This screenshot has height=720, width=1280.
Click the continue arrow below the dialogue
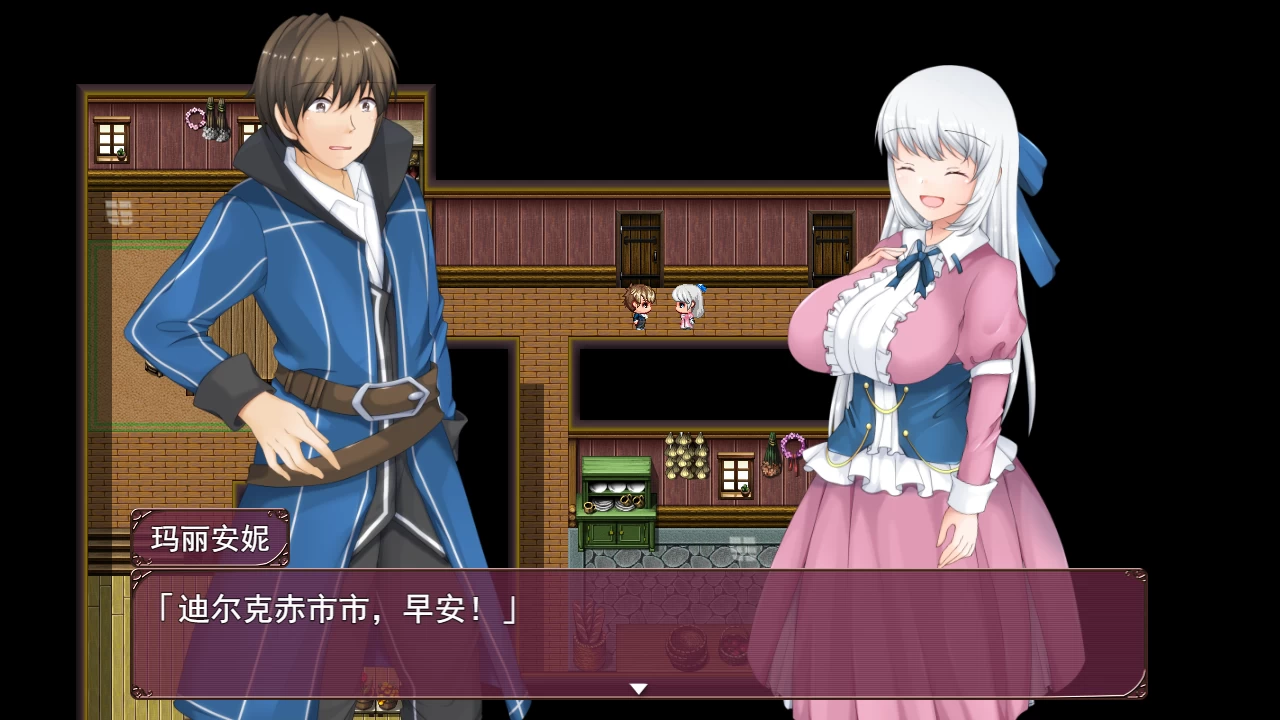pyautogui.click(x=637, y=690)
